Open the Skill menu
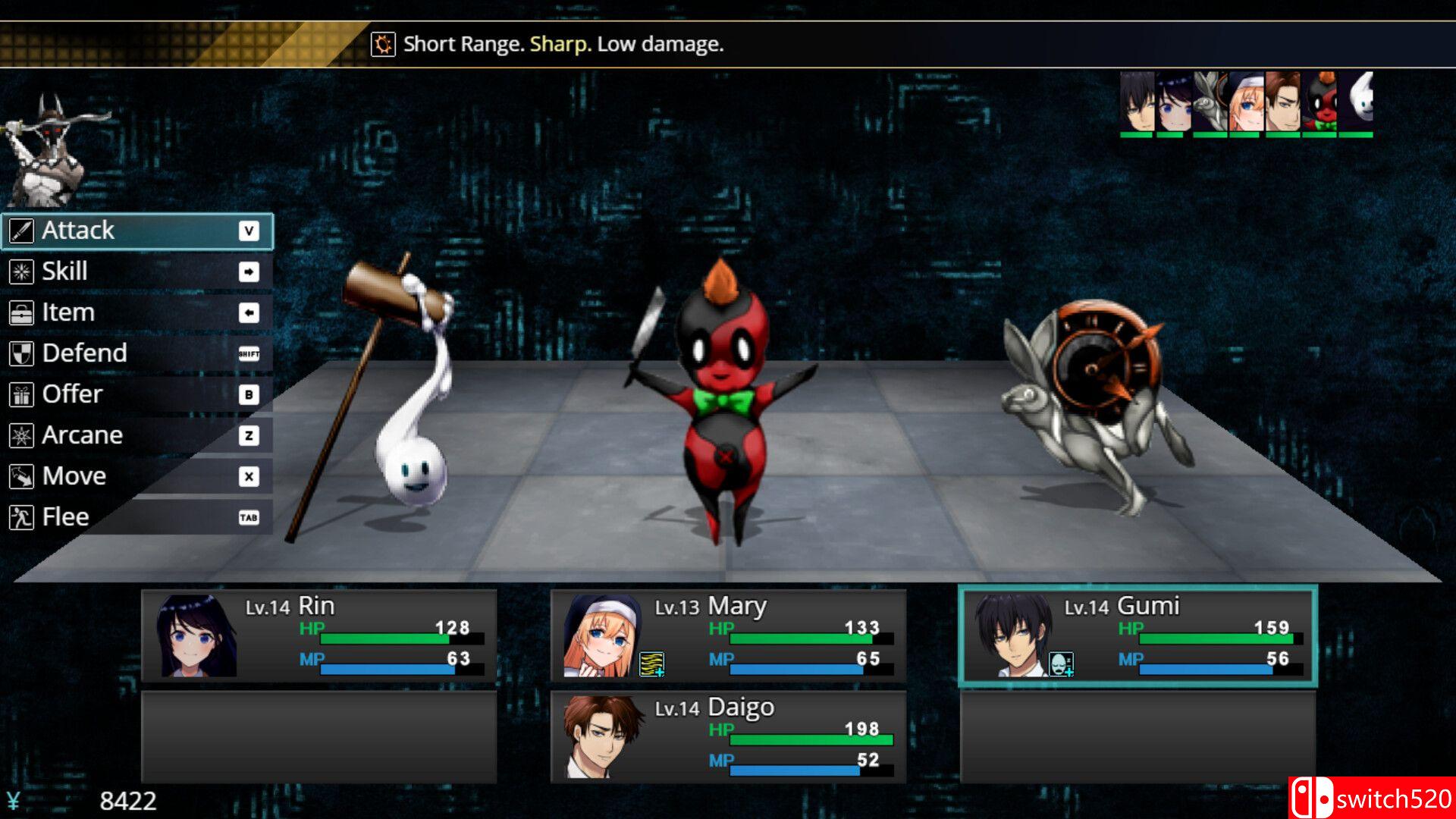The height and width of the screenshot is (819, 1456). (x=136, y=271)
